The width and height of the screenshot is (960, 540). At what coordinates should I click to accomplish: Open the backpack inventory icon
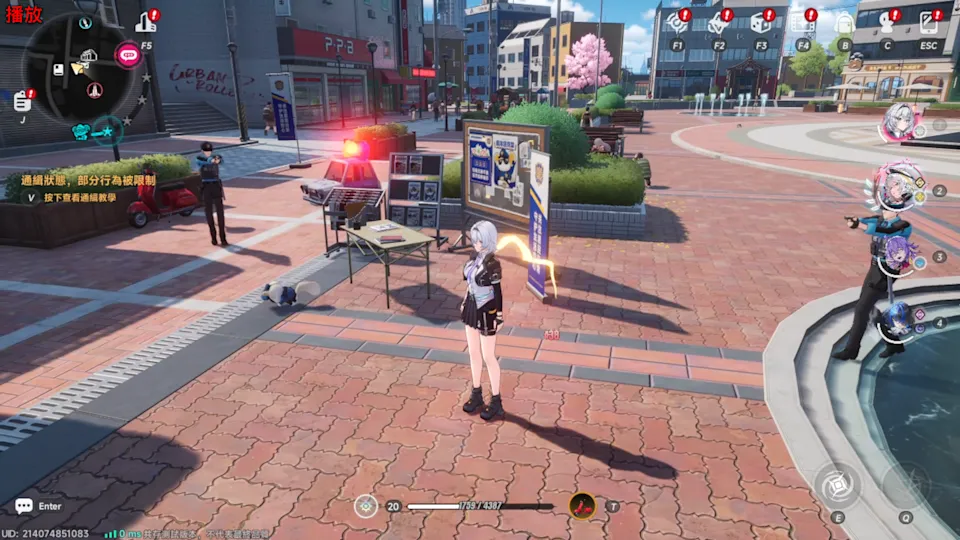click(845, 23)
